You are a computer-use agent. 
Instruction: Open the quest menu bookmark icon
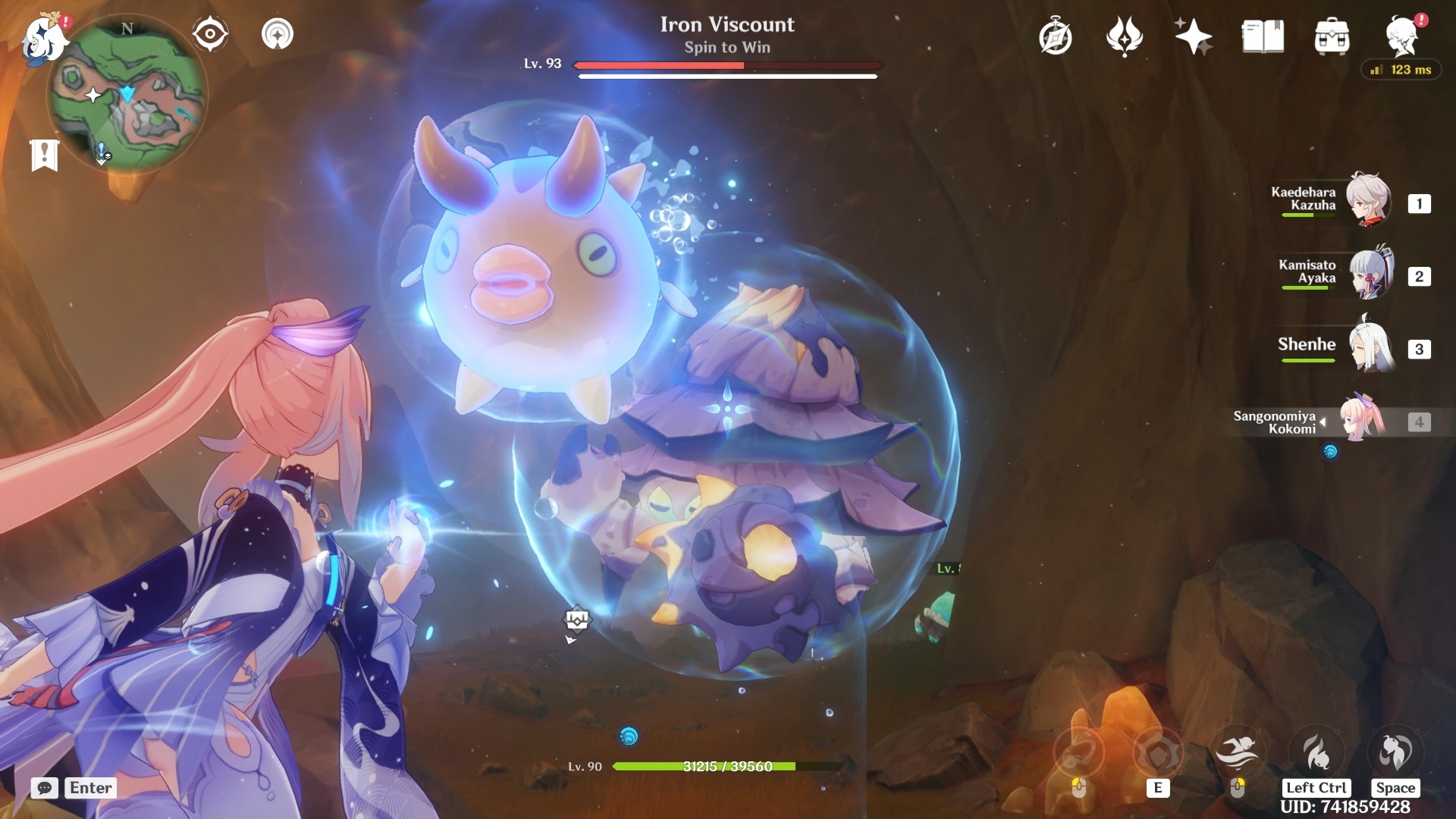coord(44,155)
